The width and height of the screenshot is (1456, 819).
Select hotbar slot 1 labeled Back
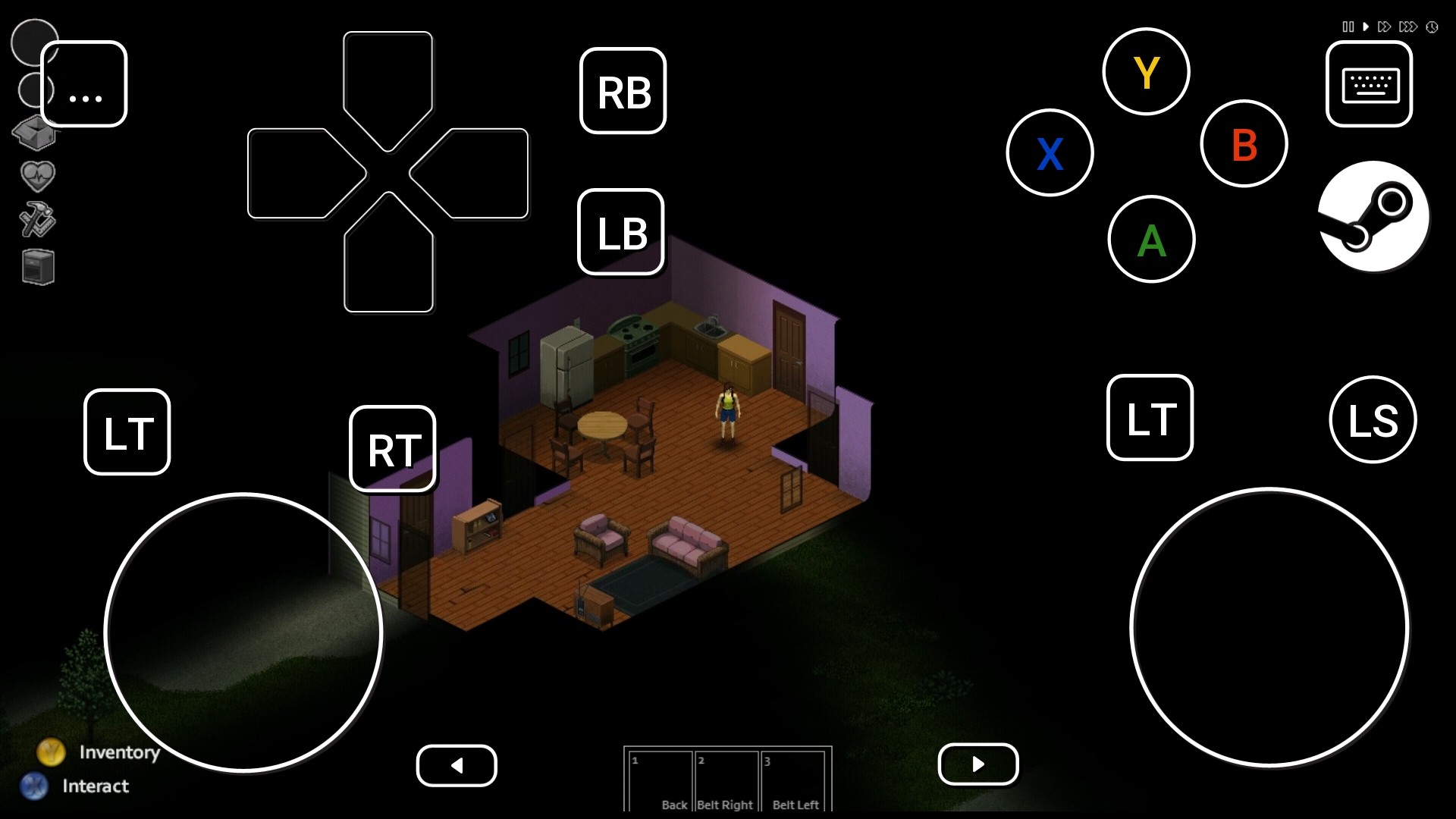660,781
